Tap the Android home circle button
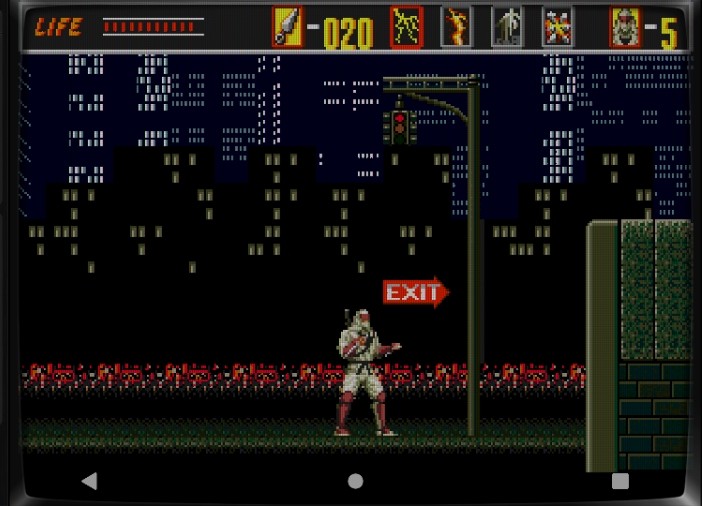This screenshot has width=702, height=506. click(355, 481)
